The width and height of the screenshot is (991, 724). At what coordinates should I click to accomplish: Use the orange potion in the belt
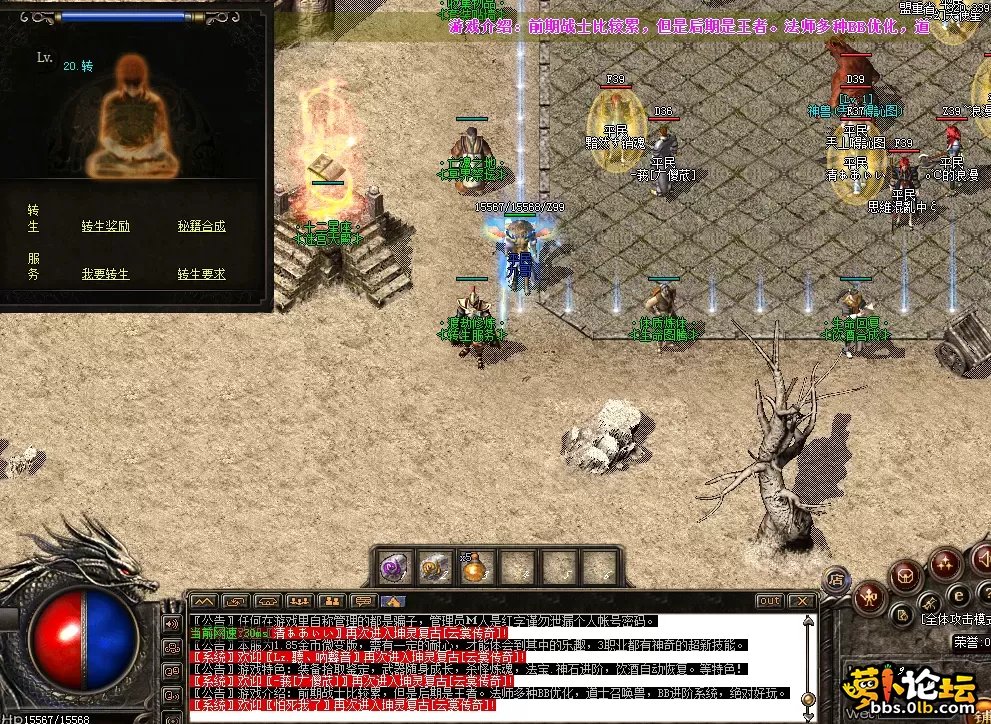coord(473,568)
